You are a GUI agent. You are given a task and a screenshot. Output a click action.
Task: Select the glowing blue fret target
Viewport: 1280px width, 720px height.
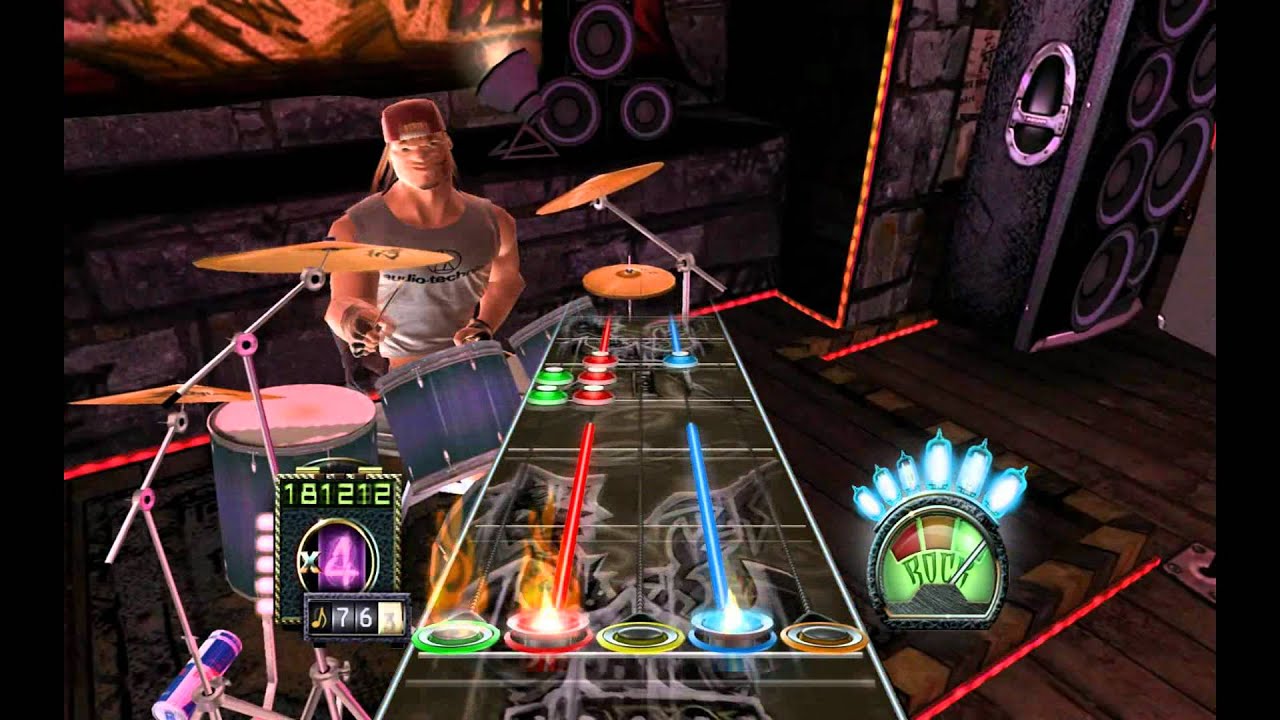733,633
